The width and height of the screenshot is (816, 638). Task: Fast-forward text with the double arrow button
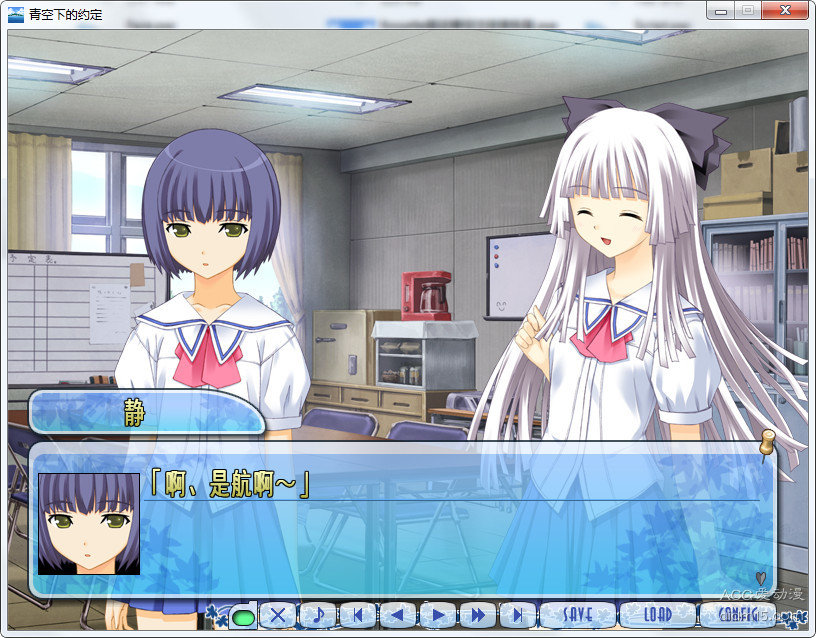pos(477,615)
